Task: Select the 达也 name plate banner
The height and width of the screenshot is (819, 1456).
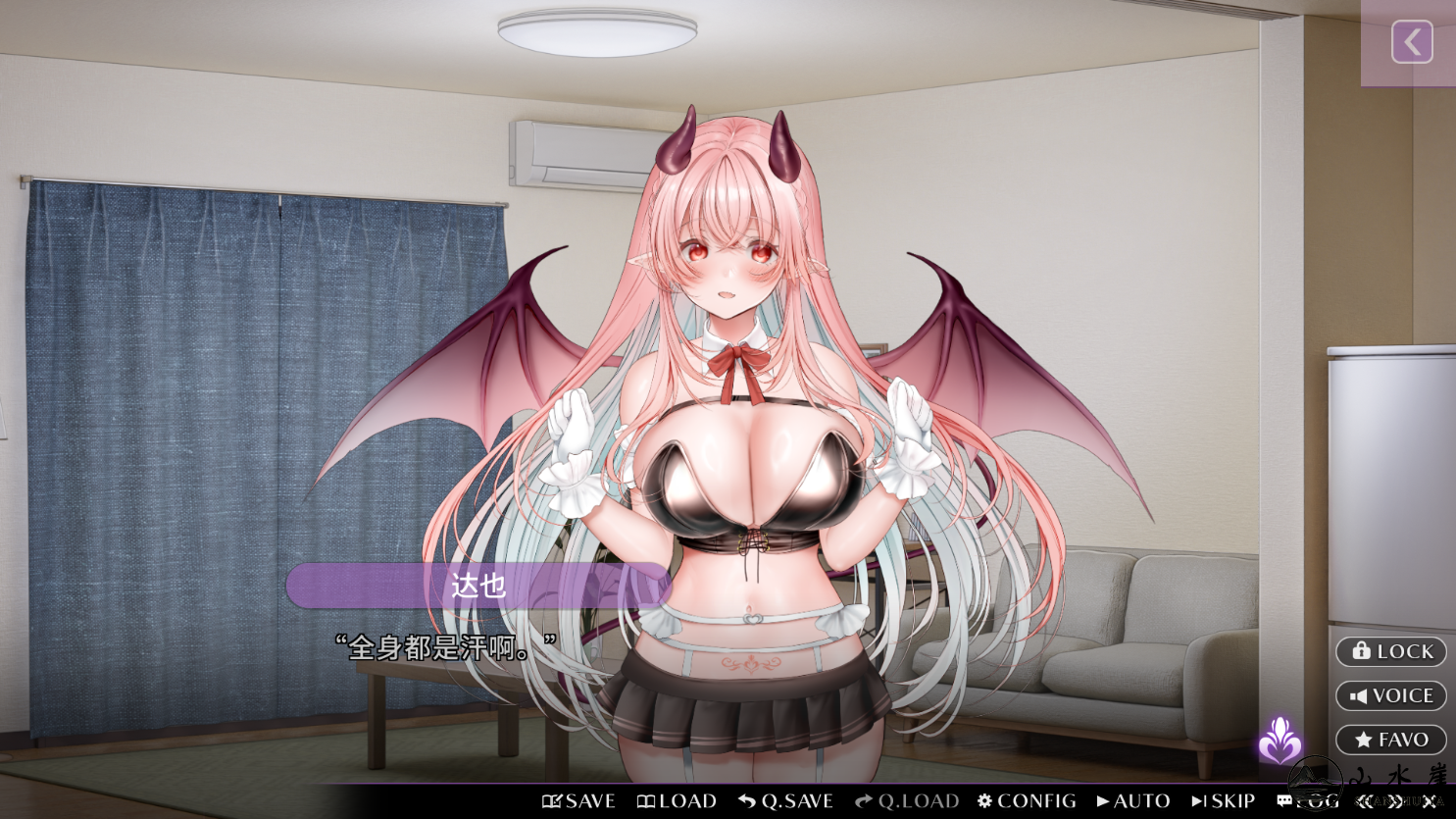Action: point(477,586)
